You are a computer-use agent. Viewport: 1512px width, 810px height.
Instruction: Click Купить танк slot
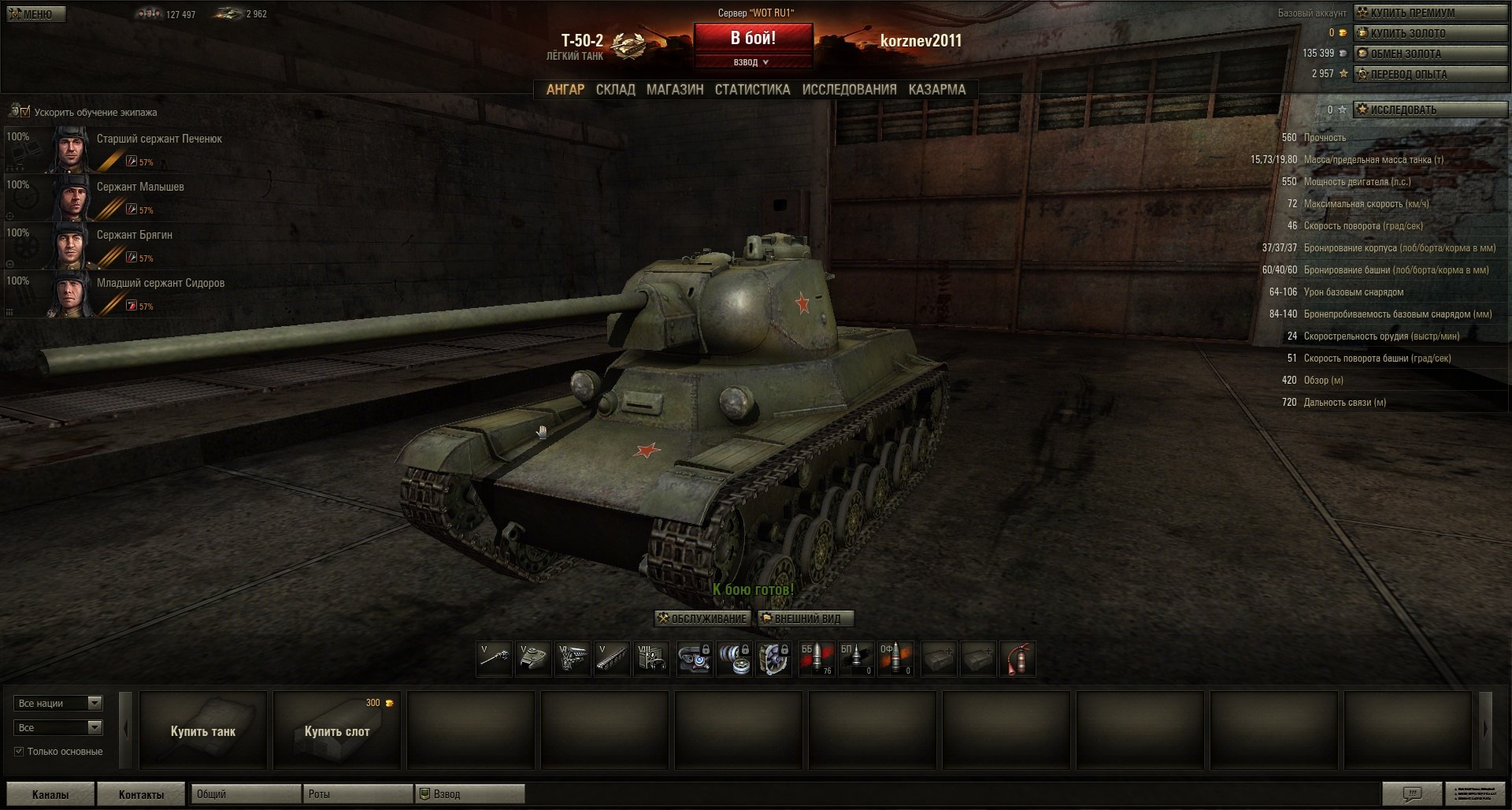point(203,730)
